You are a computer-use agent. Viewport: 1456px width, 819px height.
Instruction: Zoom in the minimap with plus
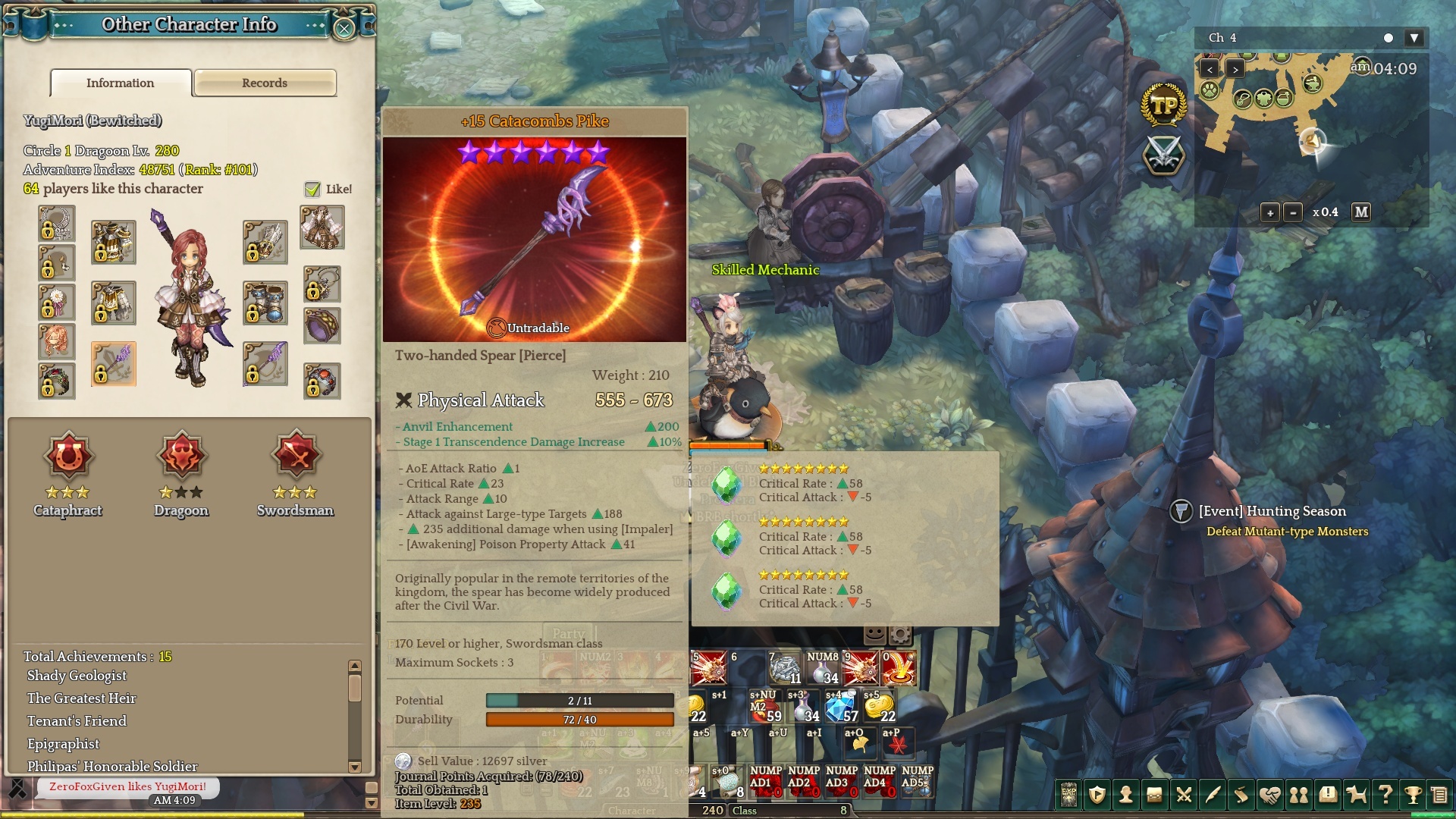coord(1270,212)
